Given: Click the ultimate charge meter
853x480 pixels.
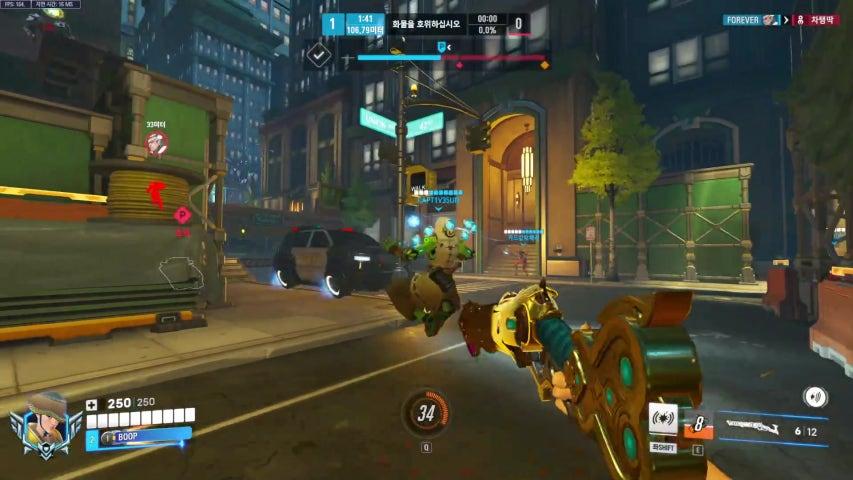Looking at the screenshot, I should click(x=426, y=413).
